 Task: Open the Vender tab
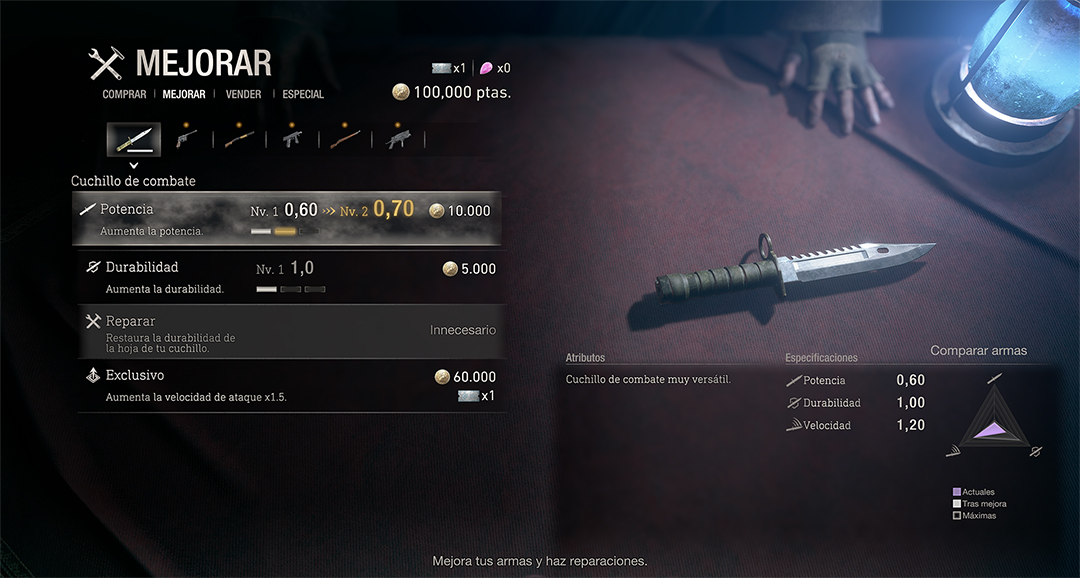point(244,95)
